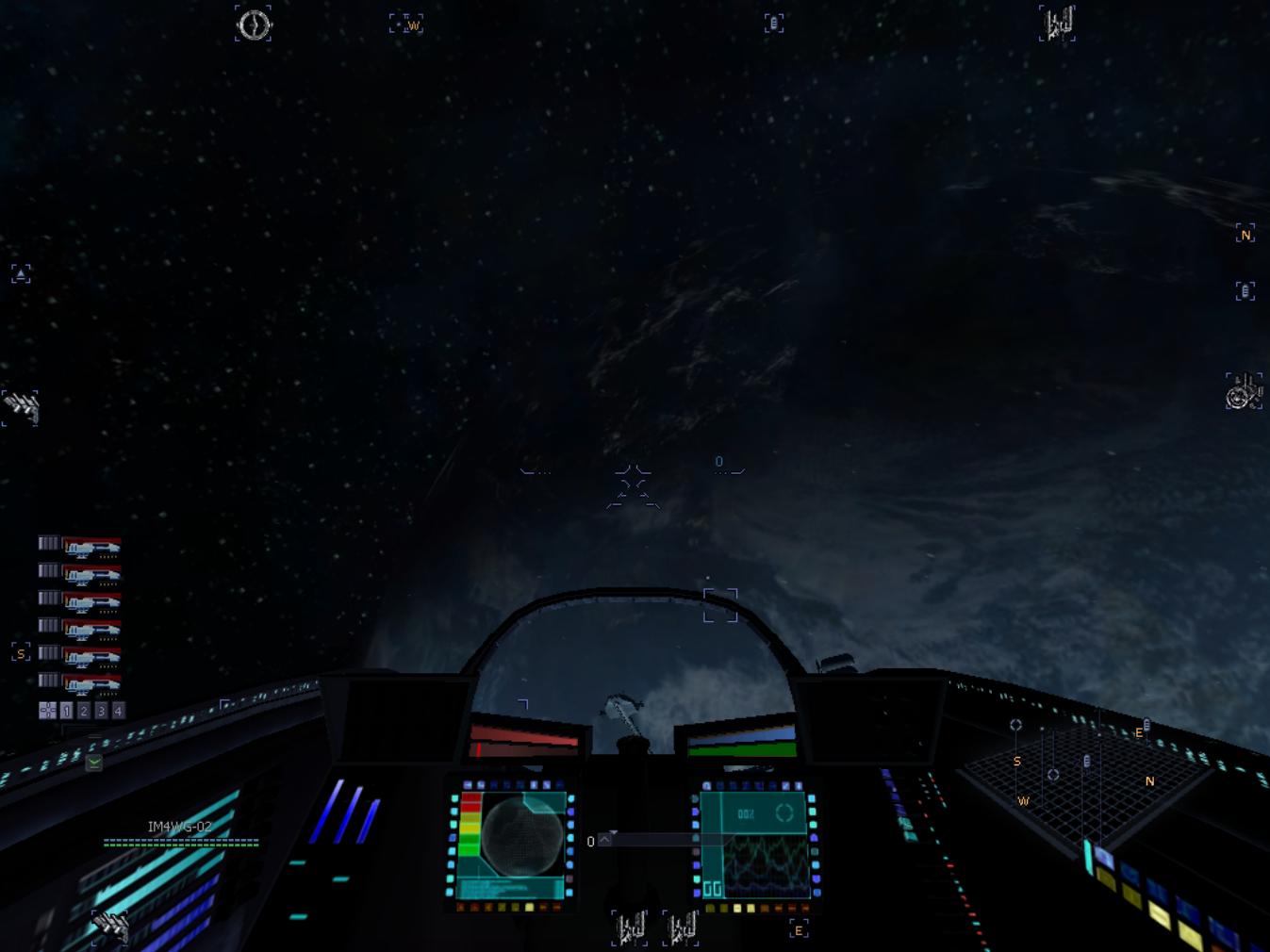1270x952 pixels.
Task: Open the green down-arrow message icon
Action: [94, 763]
